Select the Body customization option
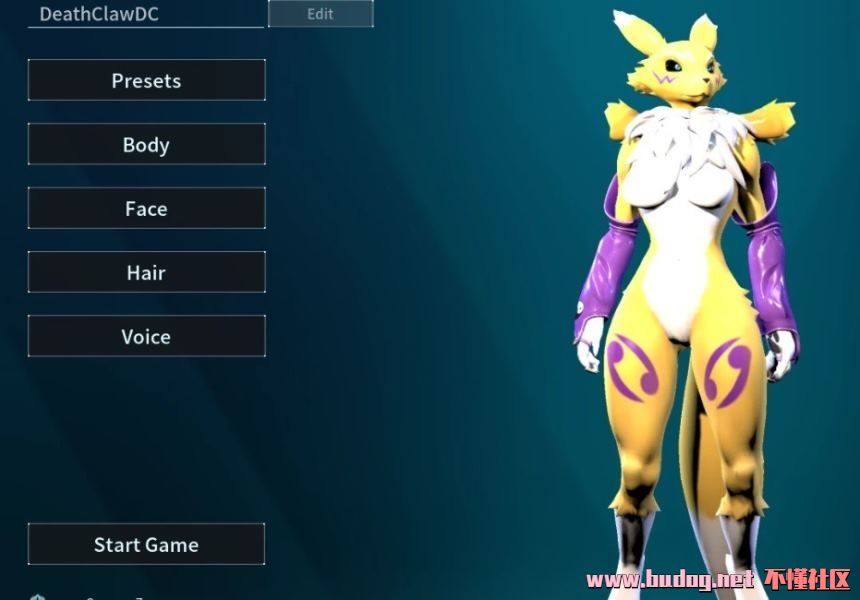This screenshot has height=600, width=860. click(146, 145)
